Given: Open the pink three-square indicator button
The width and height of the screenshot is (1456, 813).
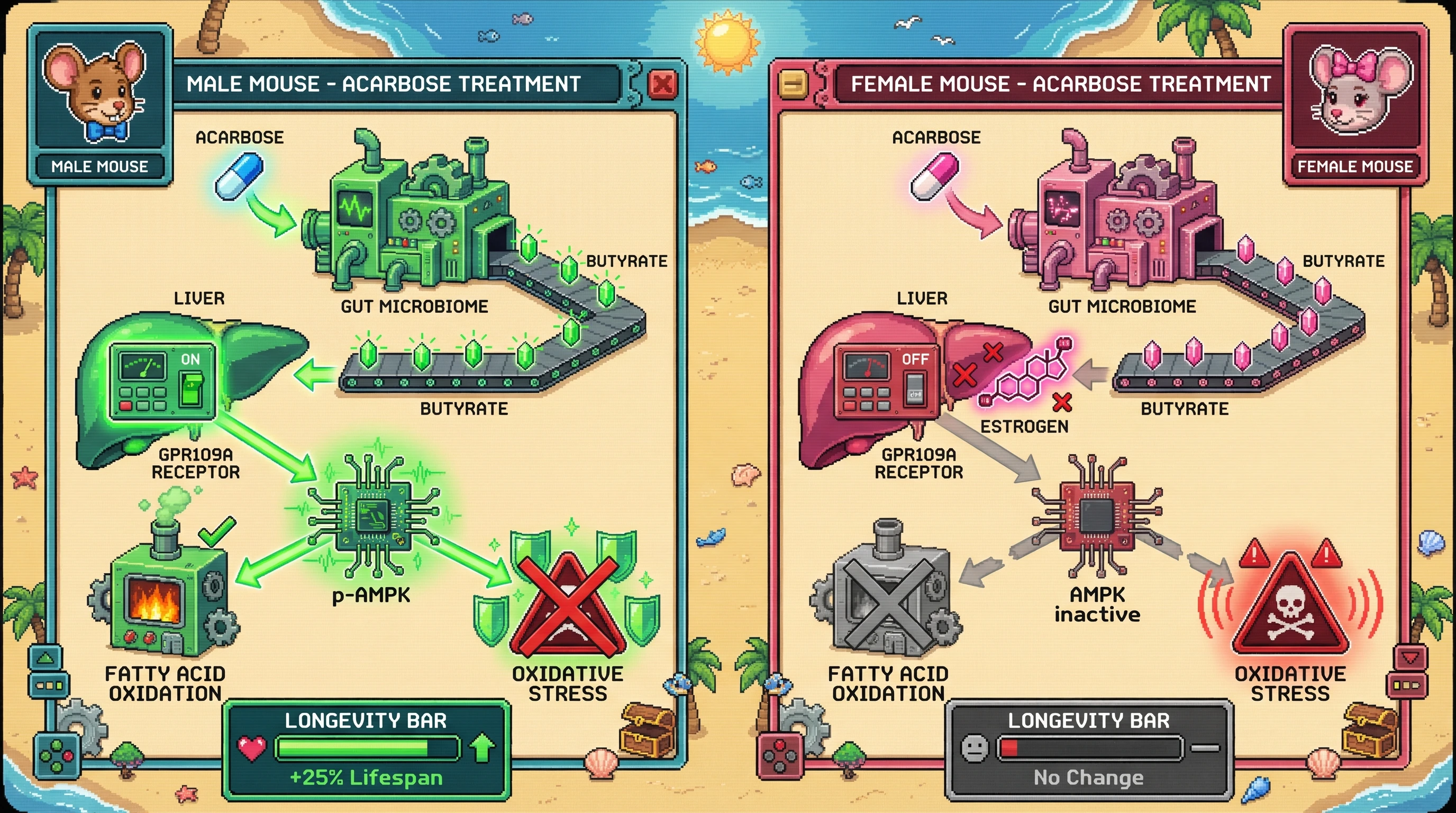Looking at the screenshot, I should pyautogui.click(x=1407, y=685).
